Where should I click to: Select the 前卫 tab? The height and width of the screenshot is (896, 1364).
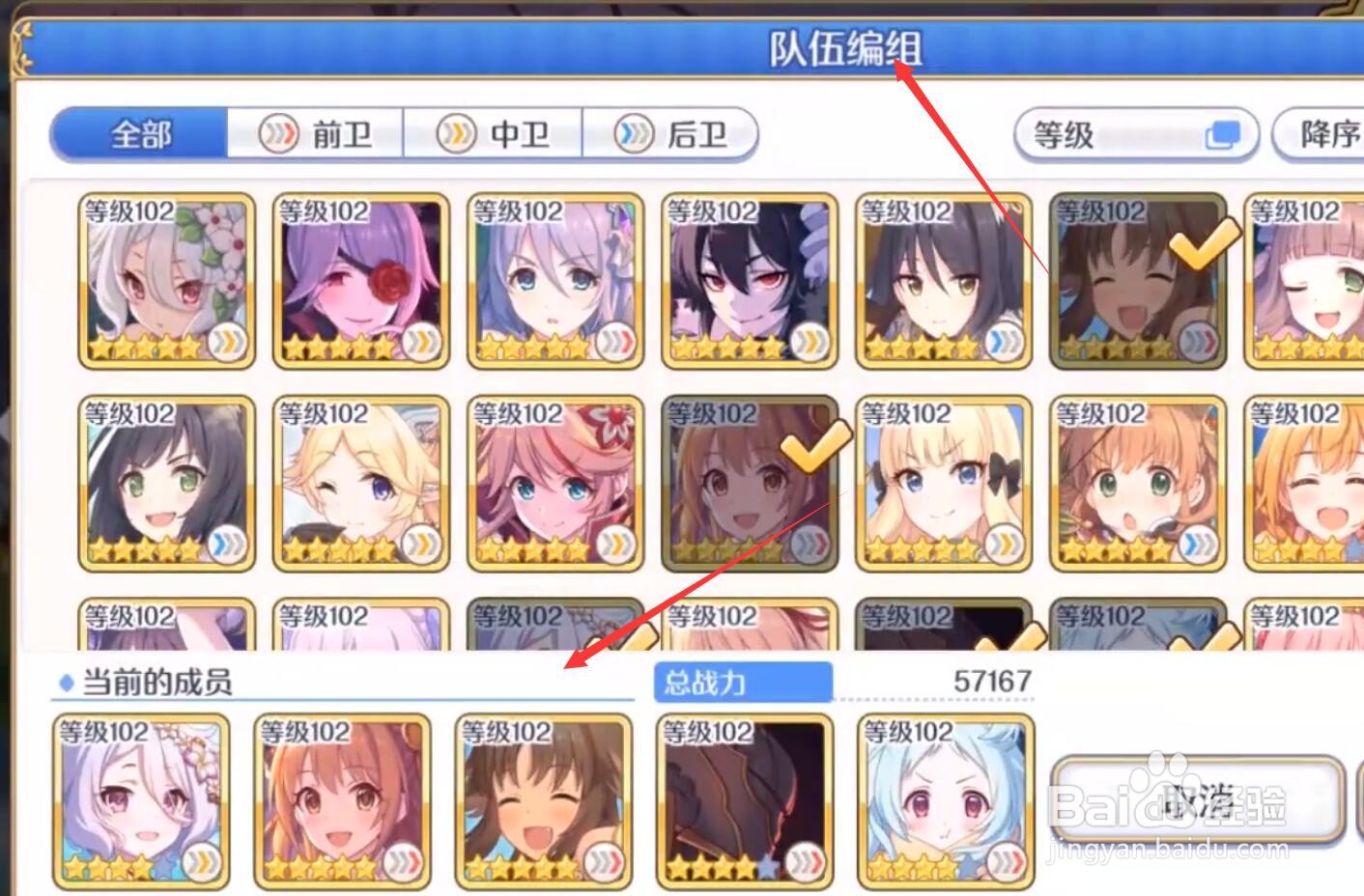313,134
